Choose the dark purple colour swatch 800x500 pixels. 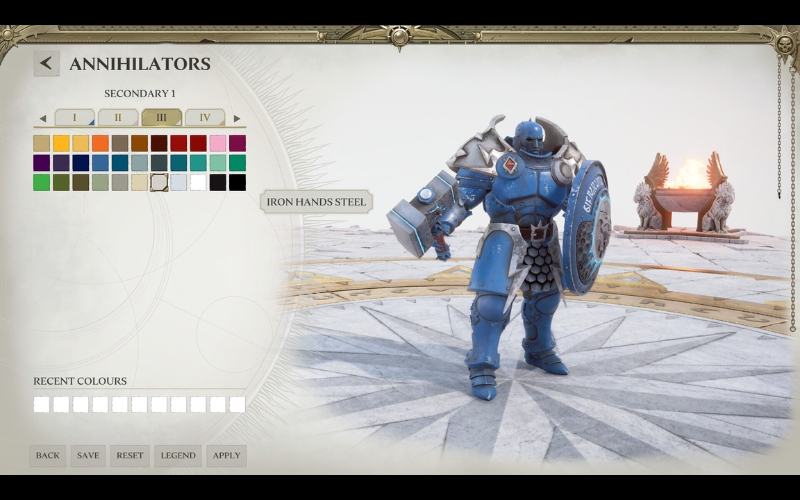tap(41, 163)
